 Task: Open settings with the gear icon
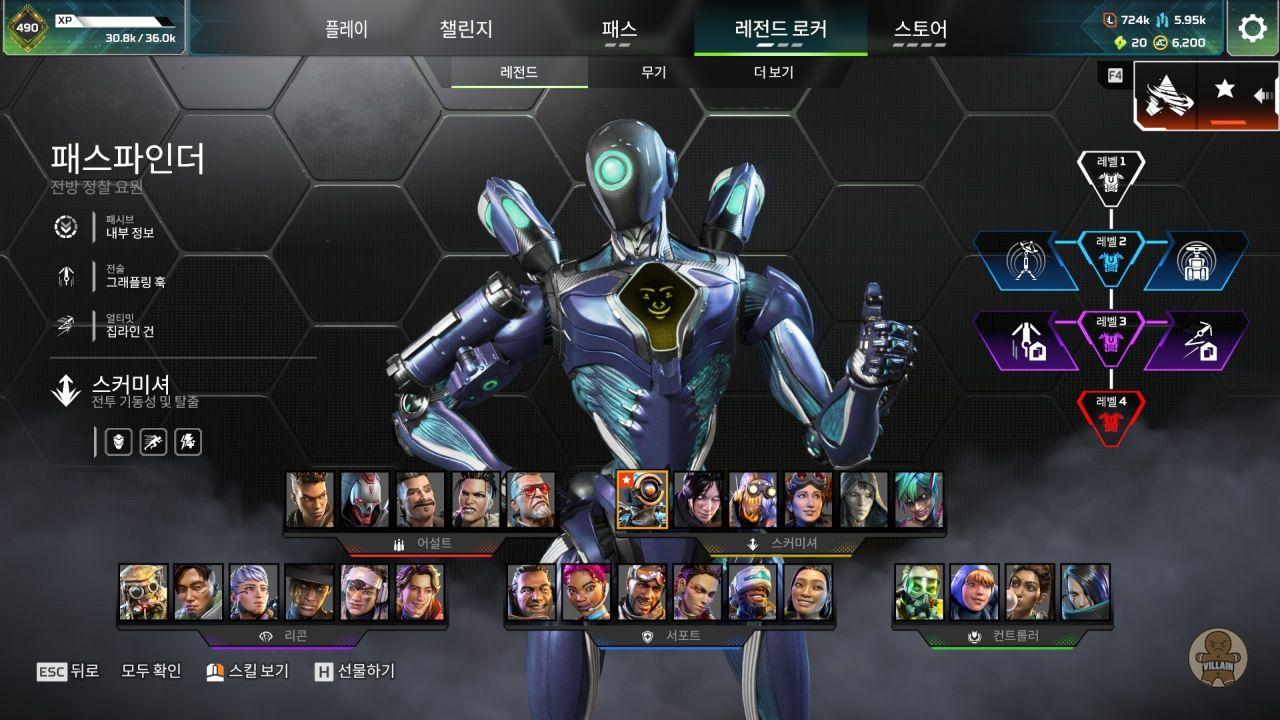(1252, 28)
